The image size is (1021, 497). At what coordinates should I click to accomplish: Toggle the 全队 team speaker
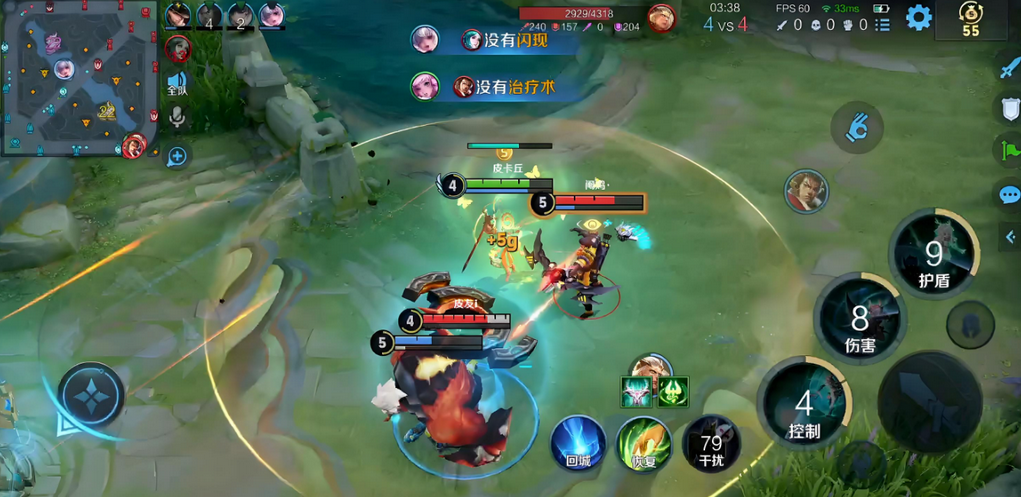coord(177,83)
